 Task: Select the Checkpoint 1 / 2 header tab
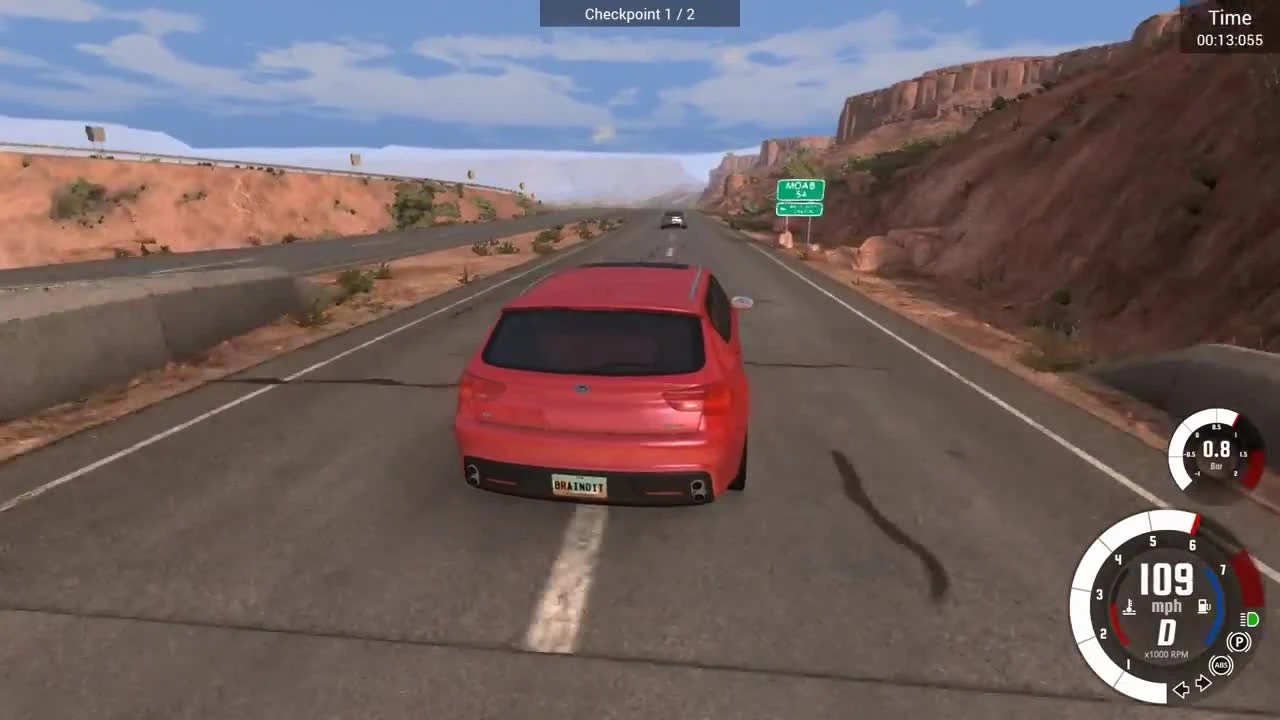(x=640, y=14)
